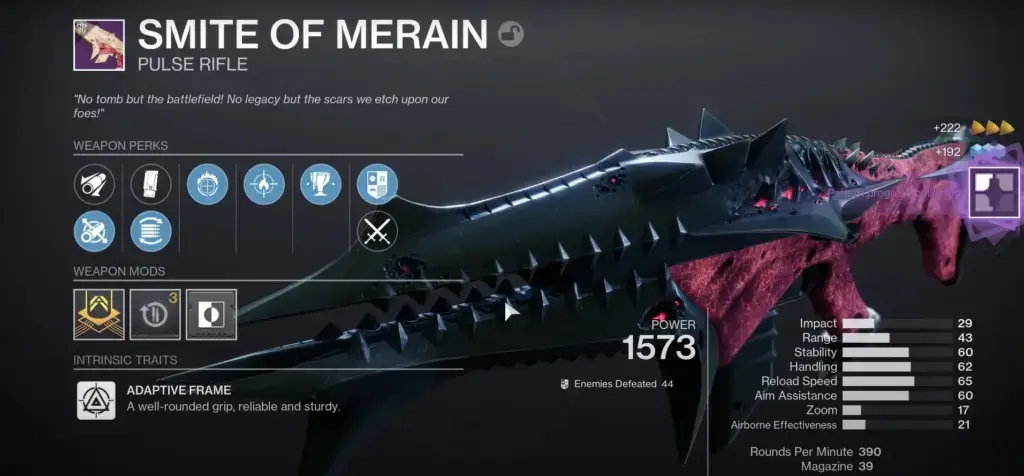Select the crossed swords tracker perk
The width and height of the screenshot is (1024, 476).
378,231
